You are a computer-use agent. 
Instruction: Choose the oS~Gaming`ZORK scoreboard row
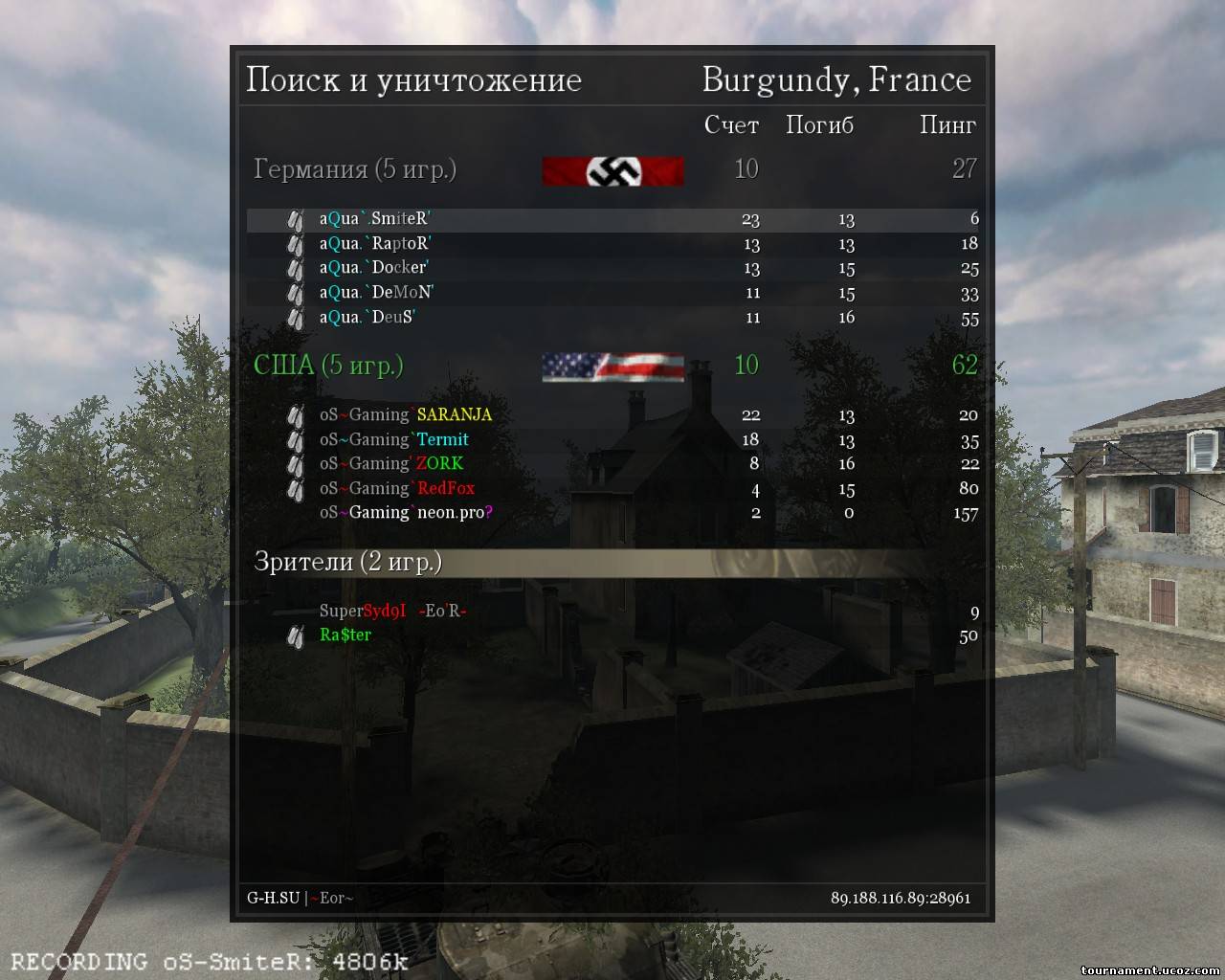point(390,464)
